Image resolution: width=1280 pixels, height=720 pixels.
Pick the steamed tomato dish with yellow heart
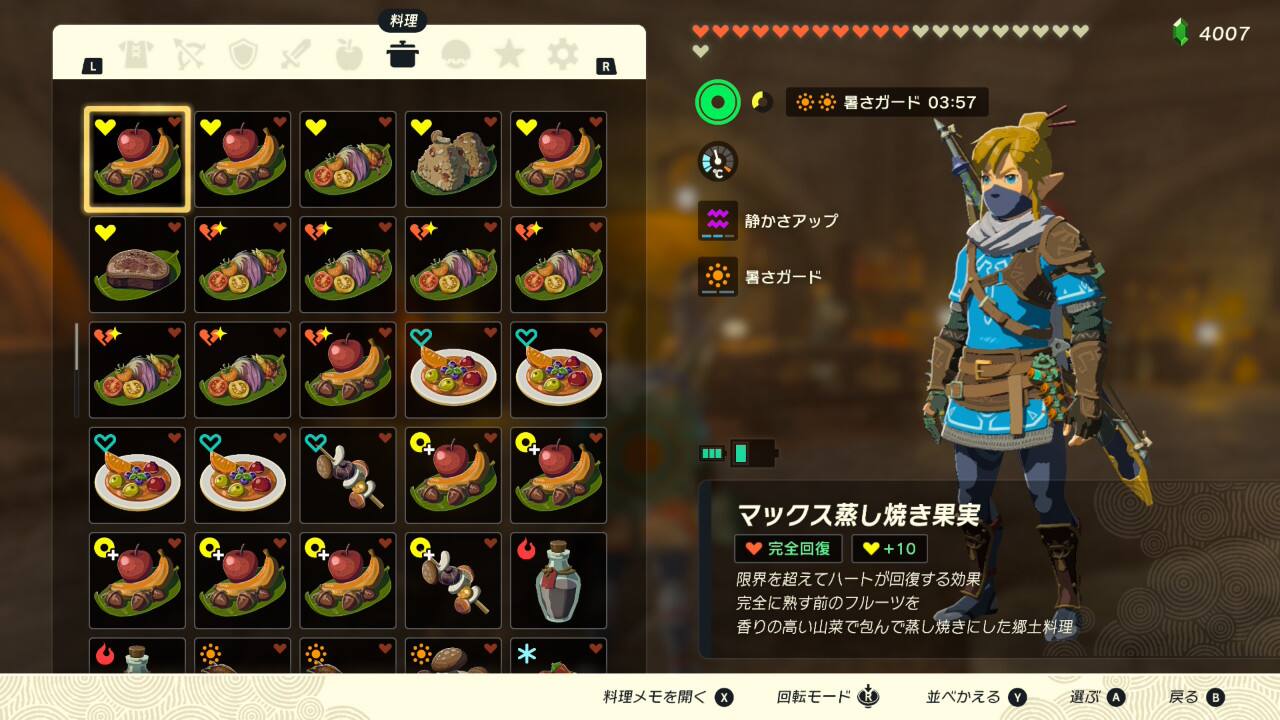pyautogui.click(x=348, y=160)
